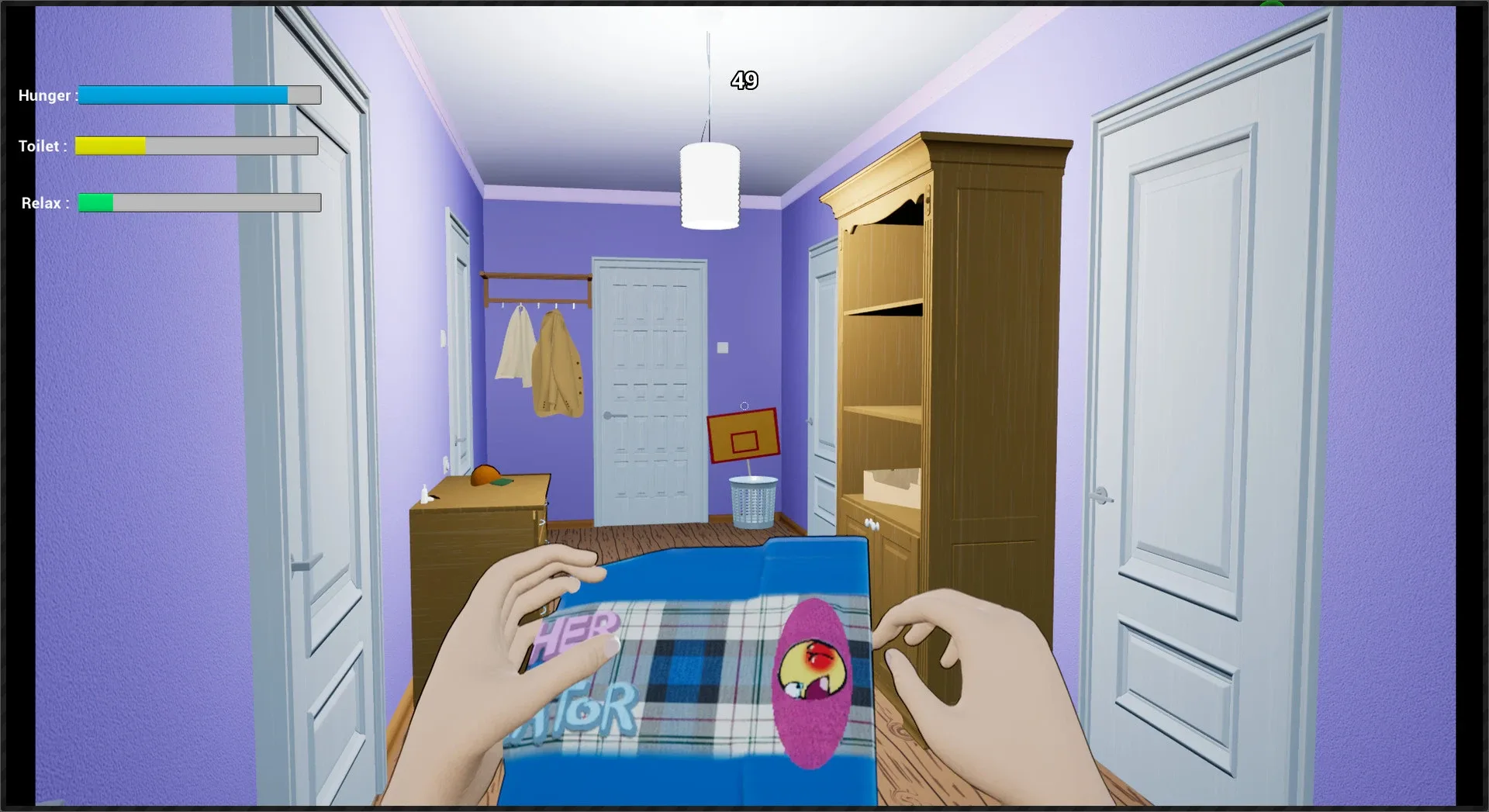Click the white lotion bottle on the dresser
1489x812 pixels.
[424, 493]
